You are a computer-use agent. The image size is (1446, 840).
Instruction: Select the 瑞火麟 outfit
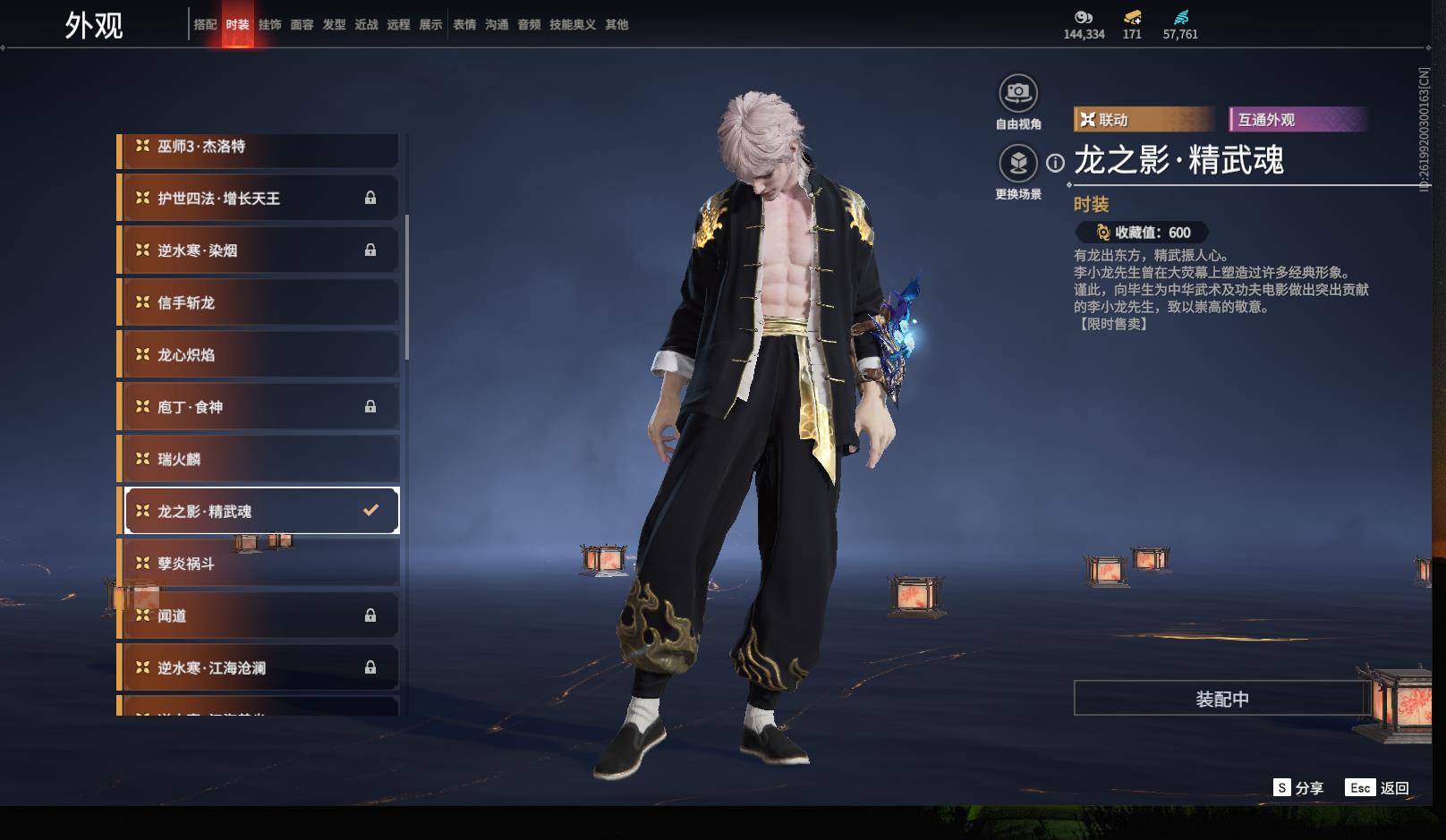click(x=259, y=460)
